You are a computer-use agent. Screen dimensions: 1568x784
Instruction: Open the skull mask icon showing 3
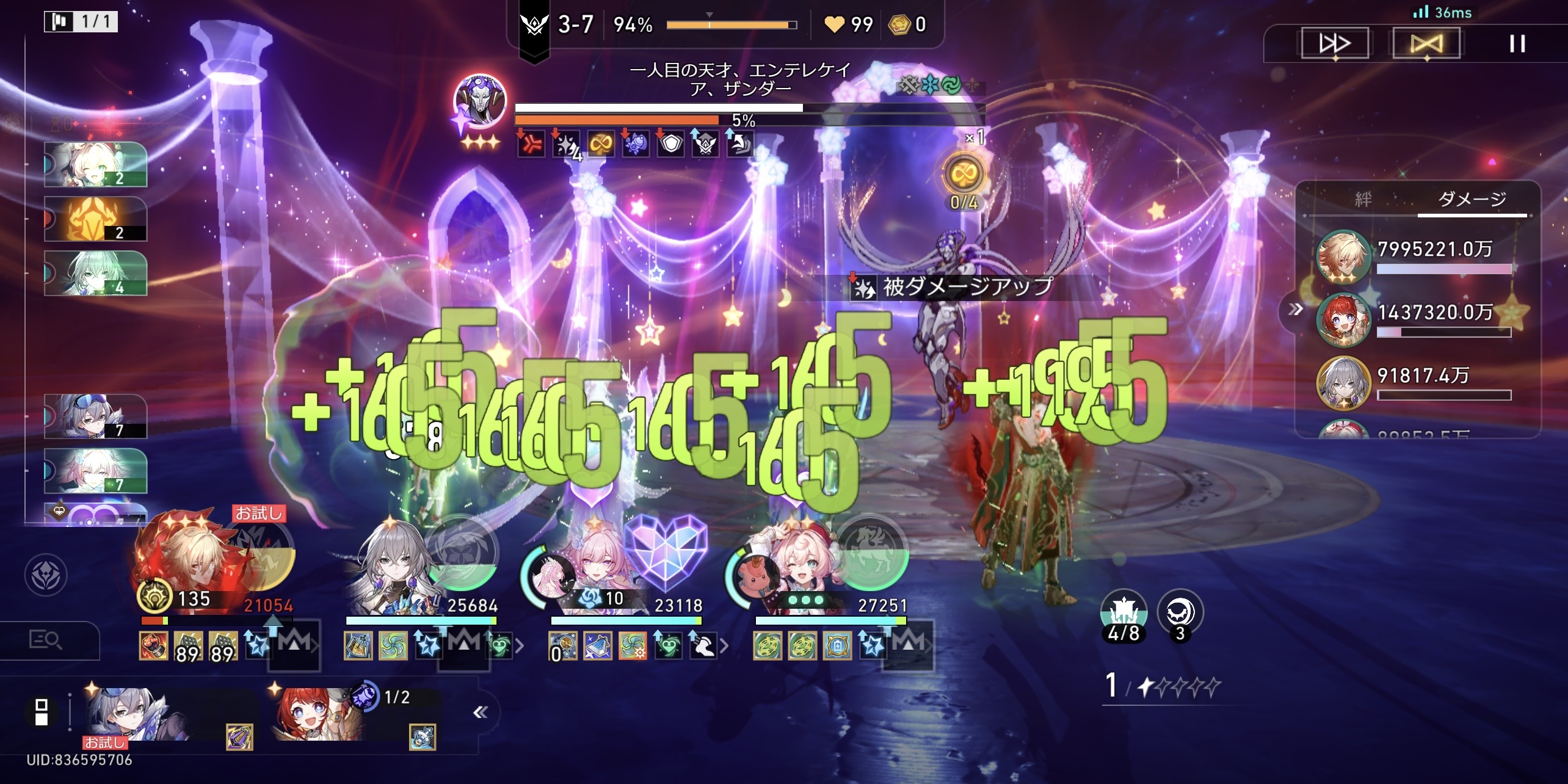[1180, 614]
